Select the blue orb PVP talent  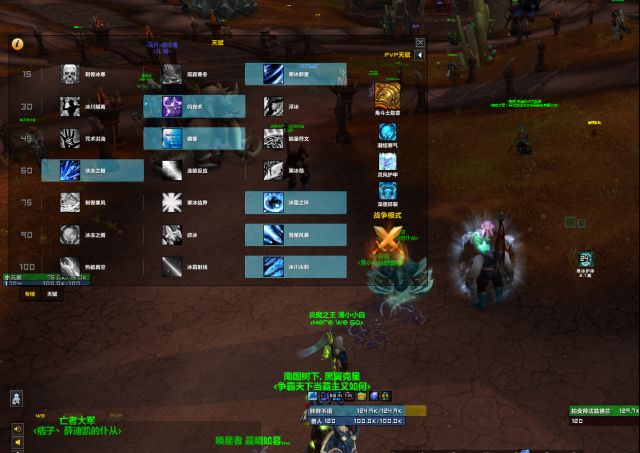point(386,128)
